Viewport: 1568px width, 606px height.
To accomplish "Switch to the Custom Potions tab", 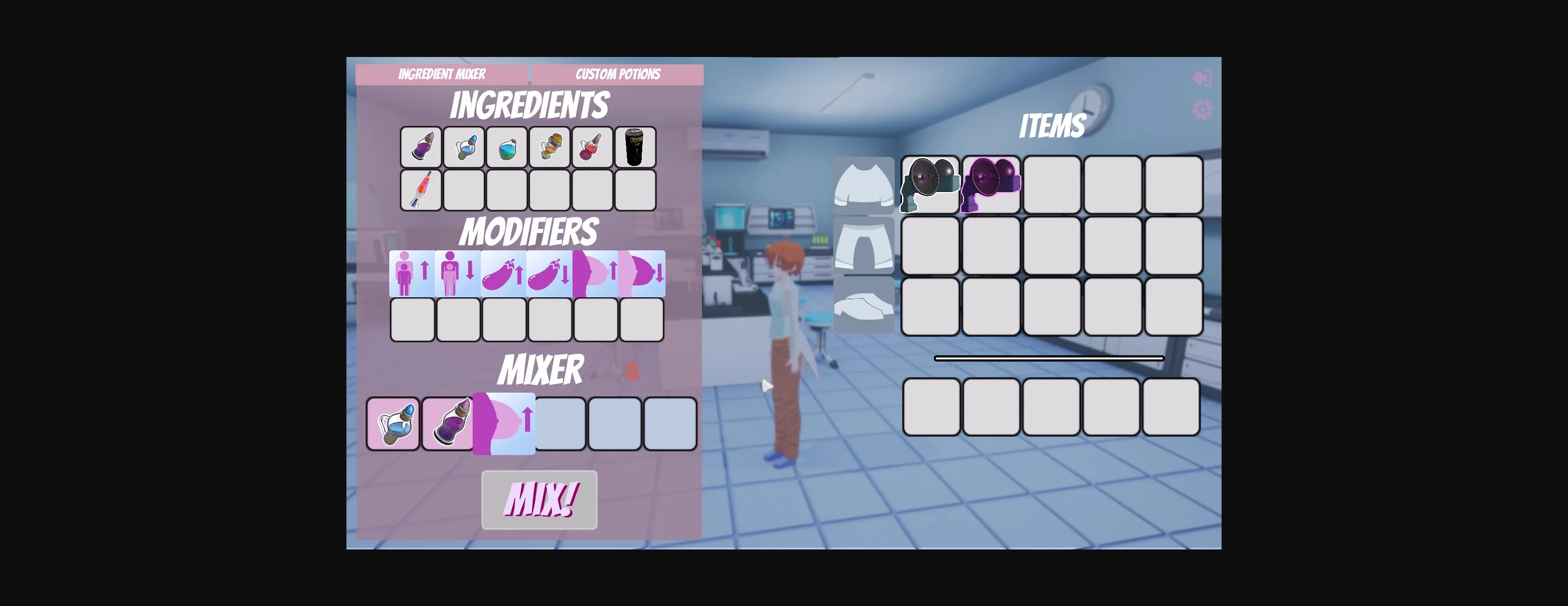I will click(617, 74).
